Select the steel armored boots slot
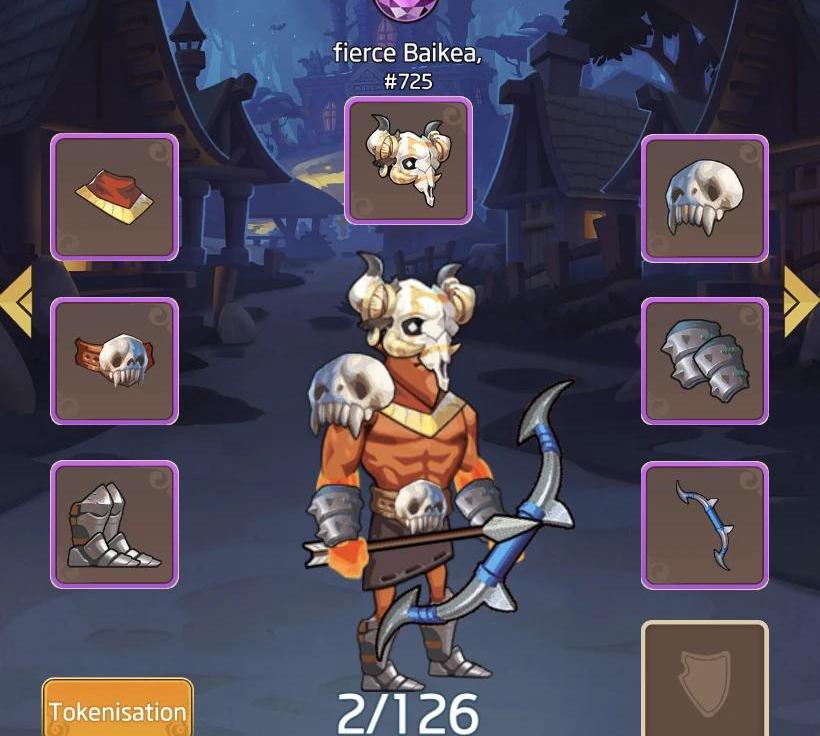The height and width of the screenshot is (736, 820). [114, 524]
